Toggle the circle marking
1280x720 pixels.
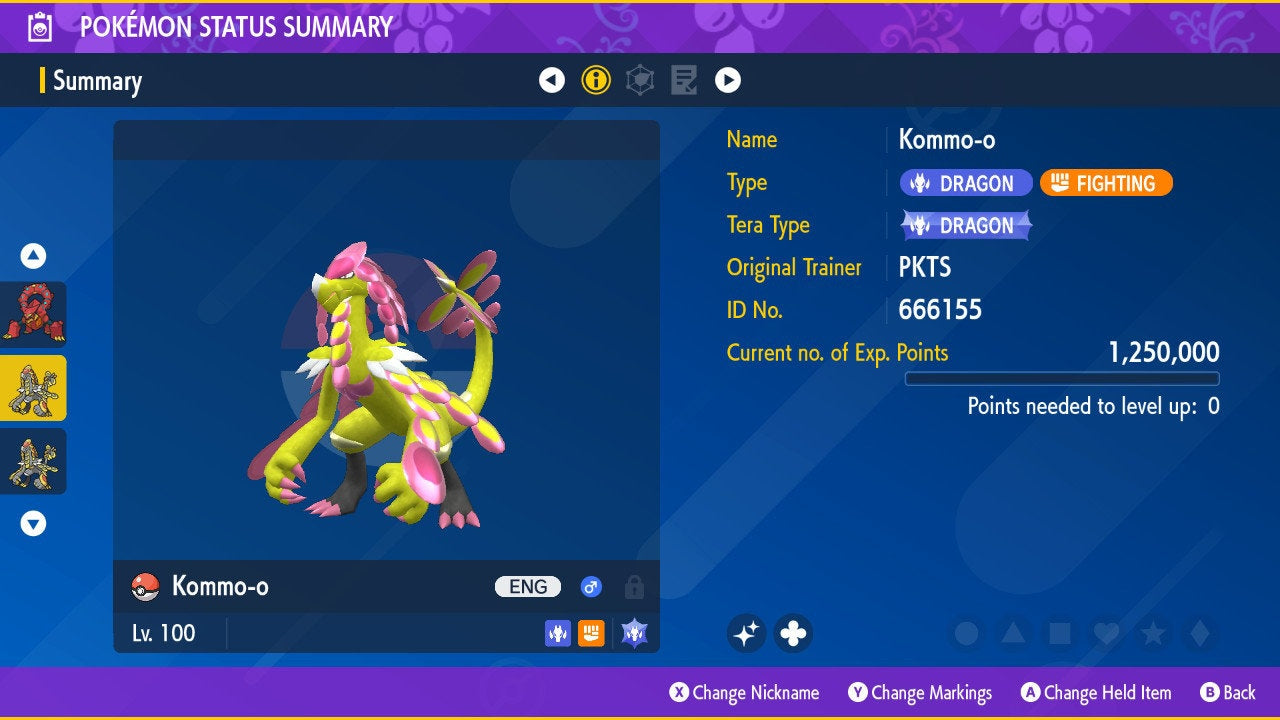(966, 633)
